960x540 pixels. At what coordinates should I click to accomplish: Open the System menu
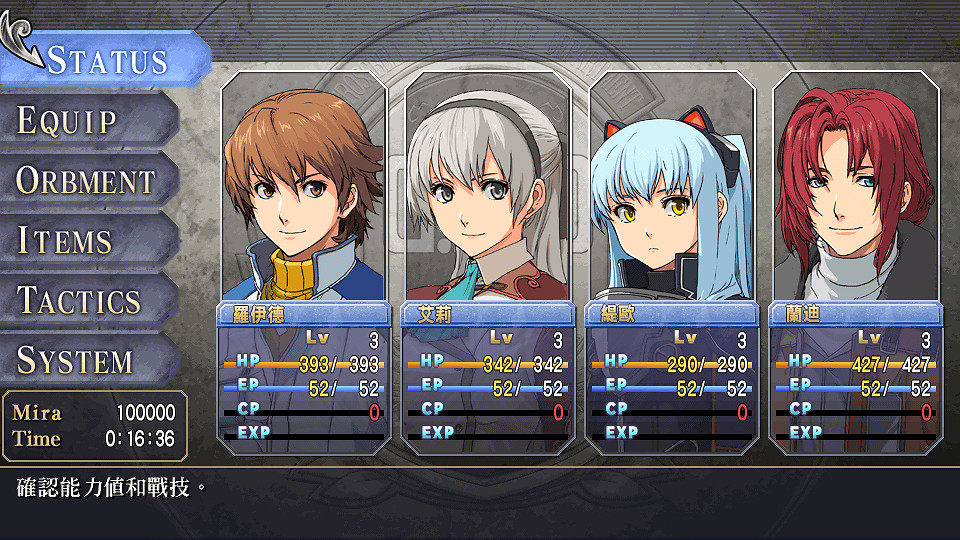(76, 361)
